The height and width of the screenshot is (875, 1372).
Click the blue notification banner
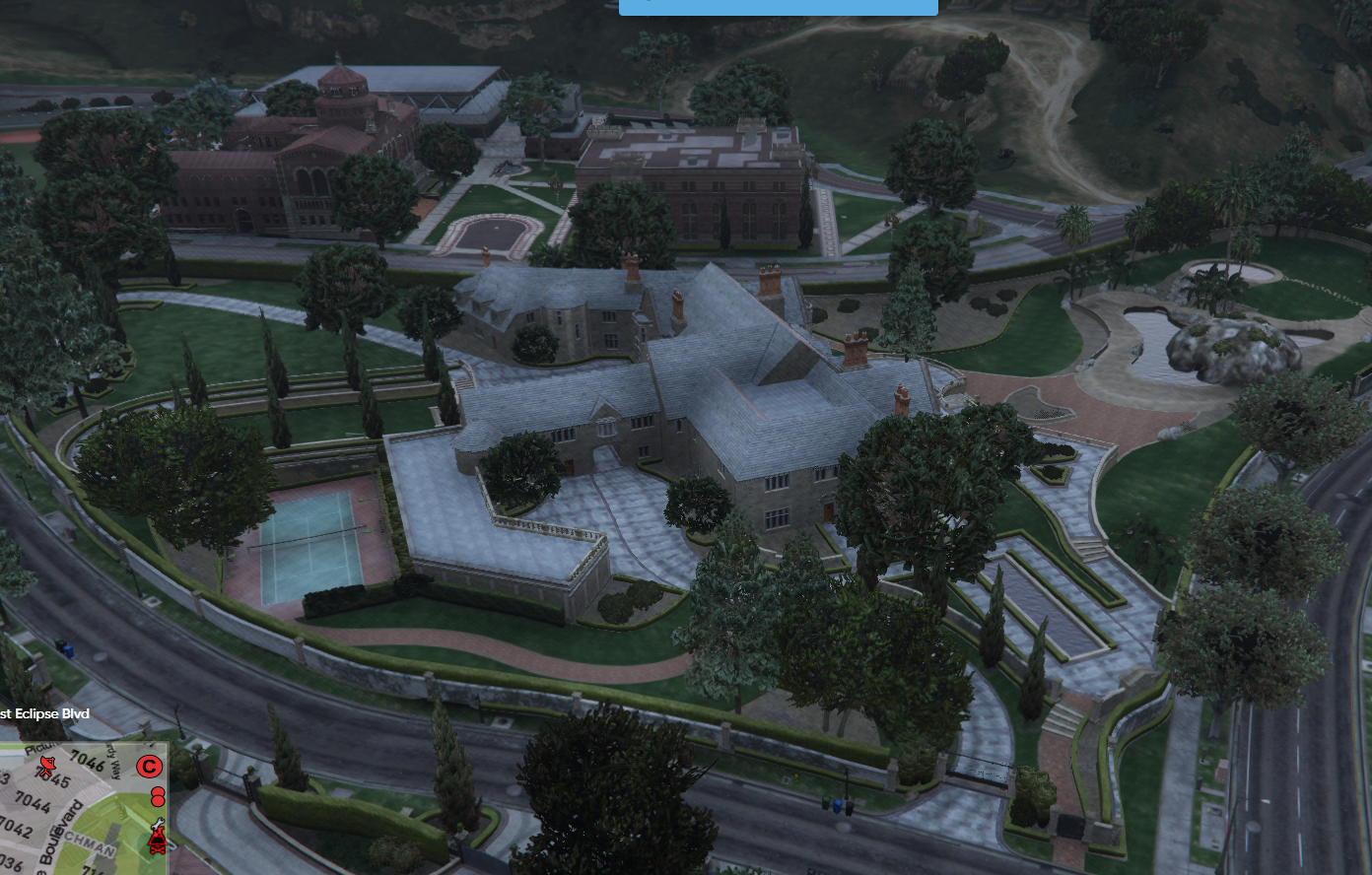pos(778,6)
